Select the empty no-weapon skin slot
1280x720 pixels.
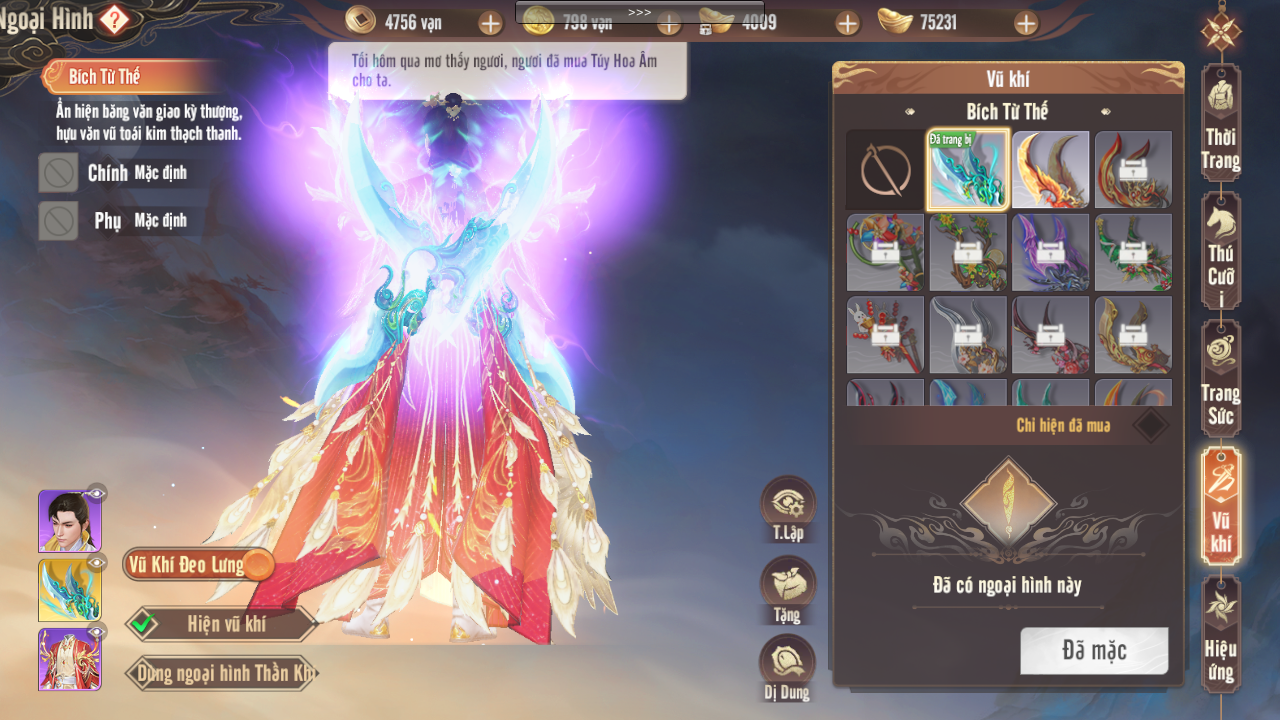[886, 170]
